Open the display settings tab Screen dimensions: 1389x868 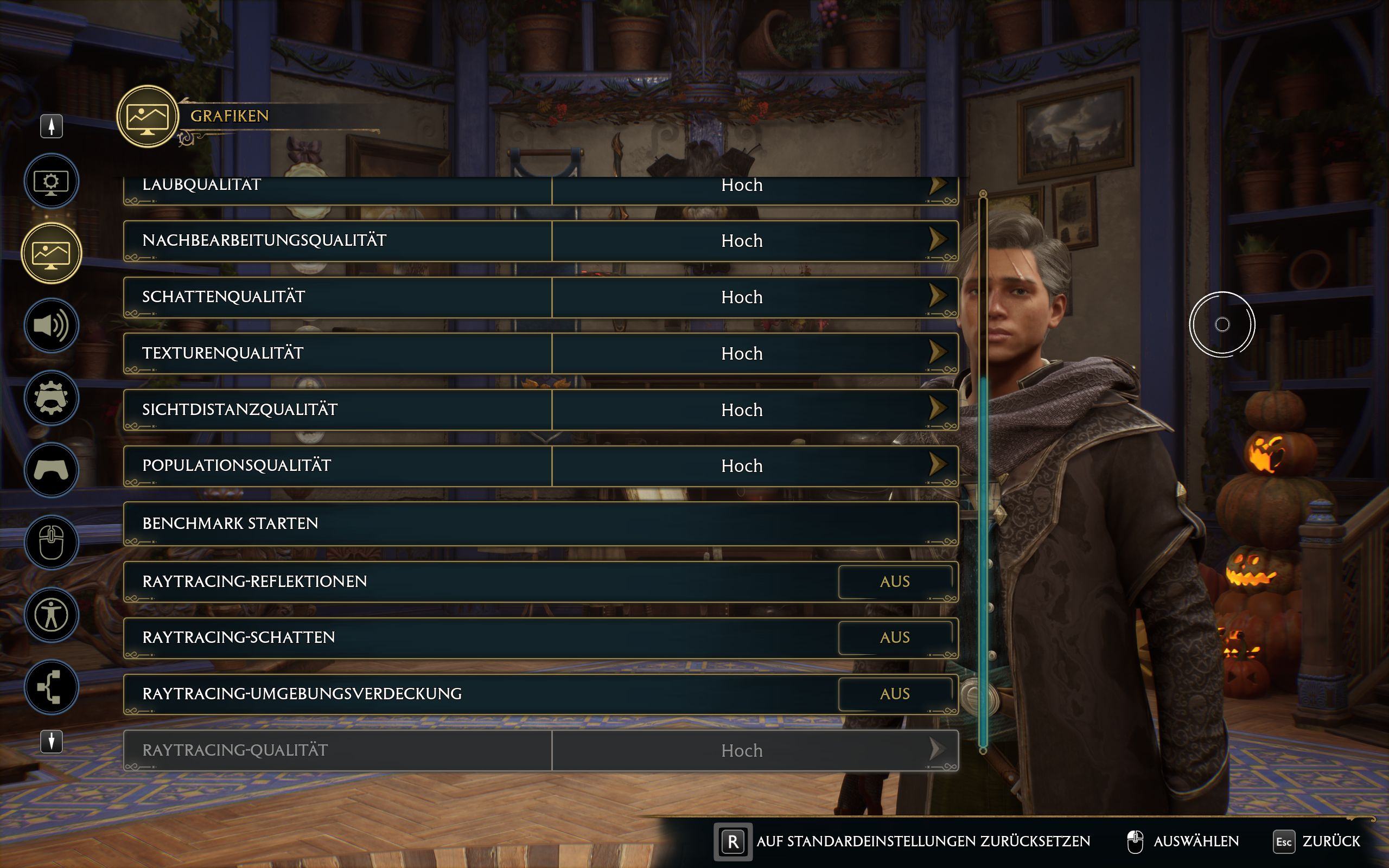point(51,181)
